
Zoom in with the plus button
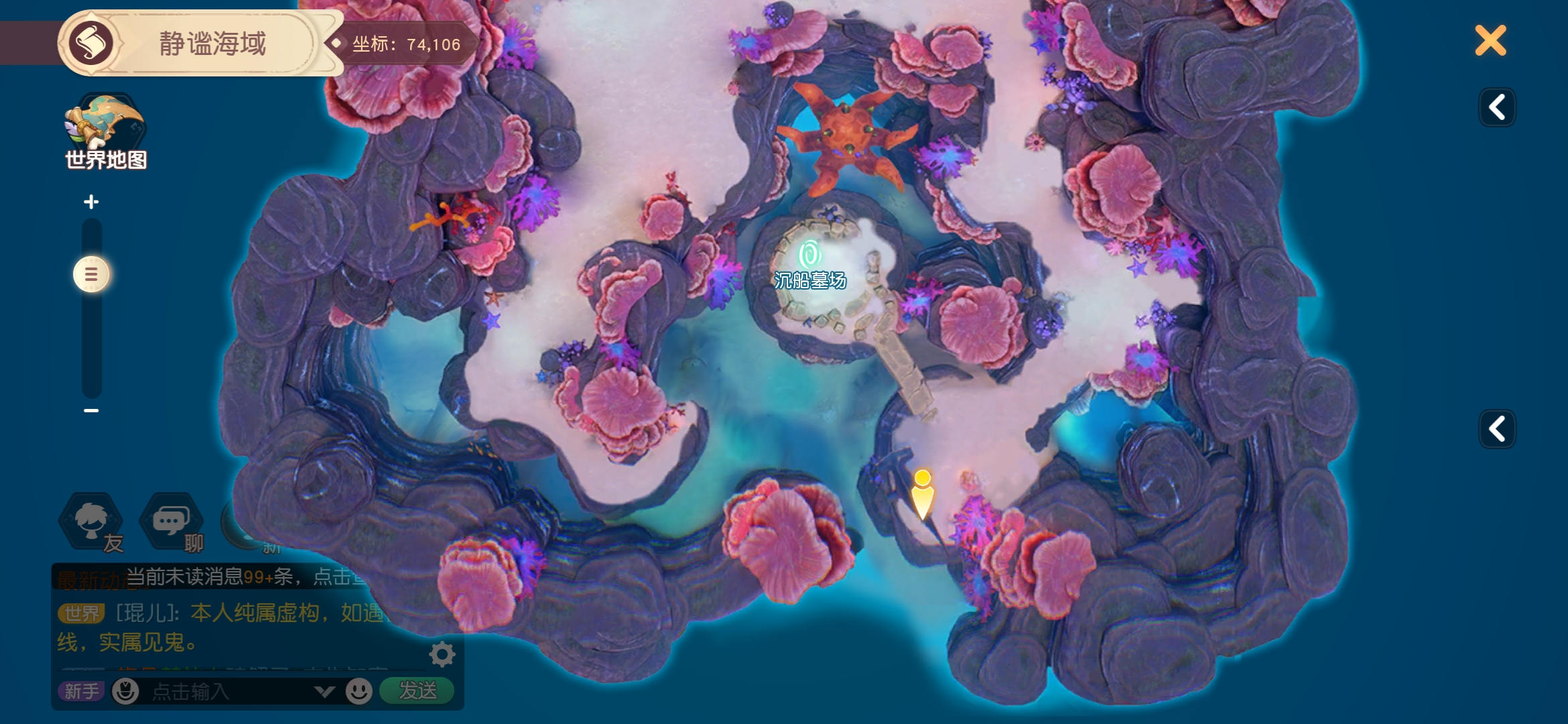(91, 202)
